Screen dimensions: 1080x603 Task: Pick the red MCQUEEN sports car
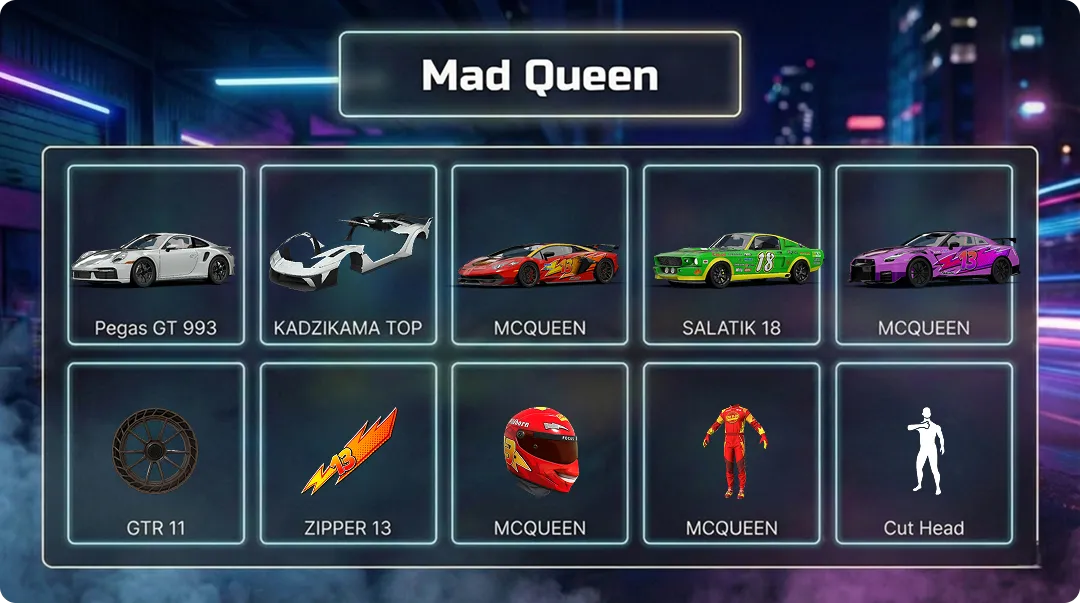click(x=540, y=255)
